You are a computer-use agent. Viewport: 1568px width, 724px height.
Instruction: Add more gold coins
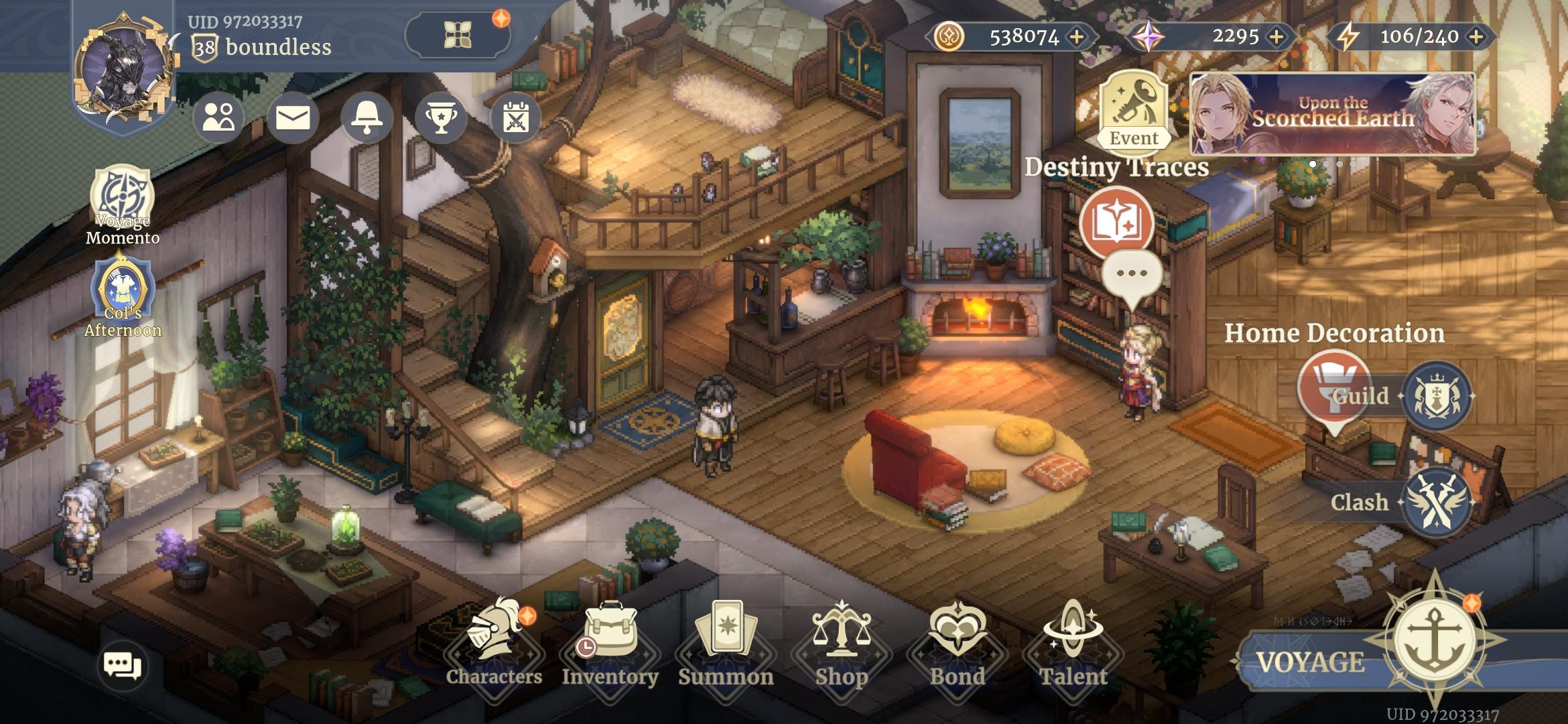(x=1077, y=37)
